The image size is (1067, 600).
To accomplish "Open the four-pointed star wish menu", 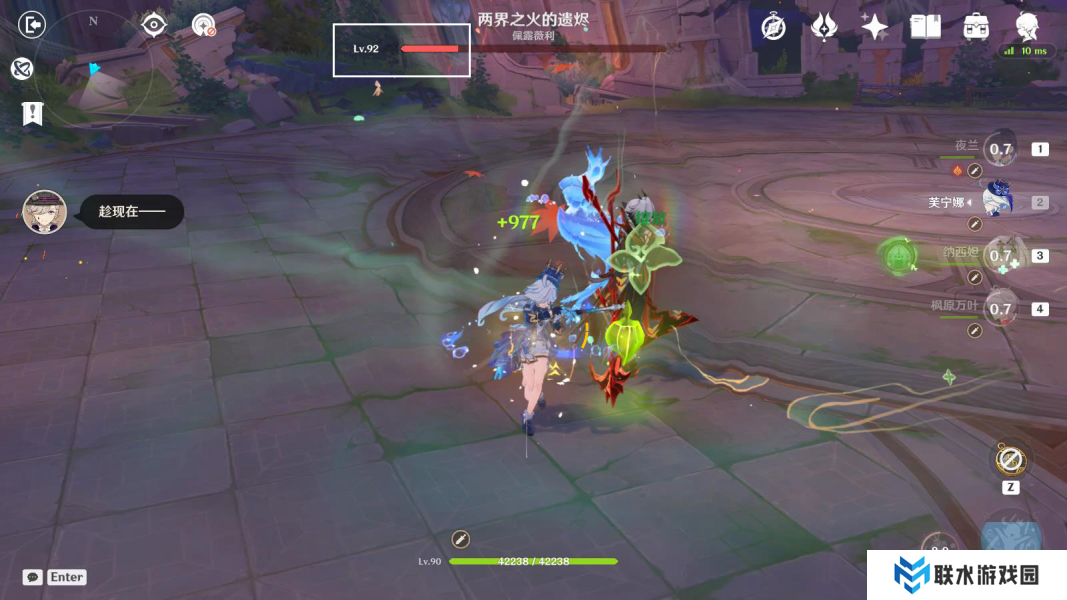I will [x=874, y=27].
